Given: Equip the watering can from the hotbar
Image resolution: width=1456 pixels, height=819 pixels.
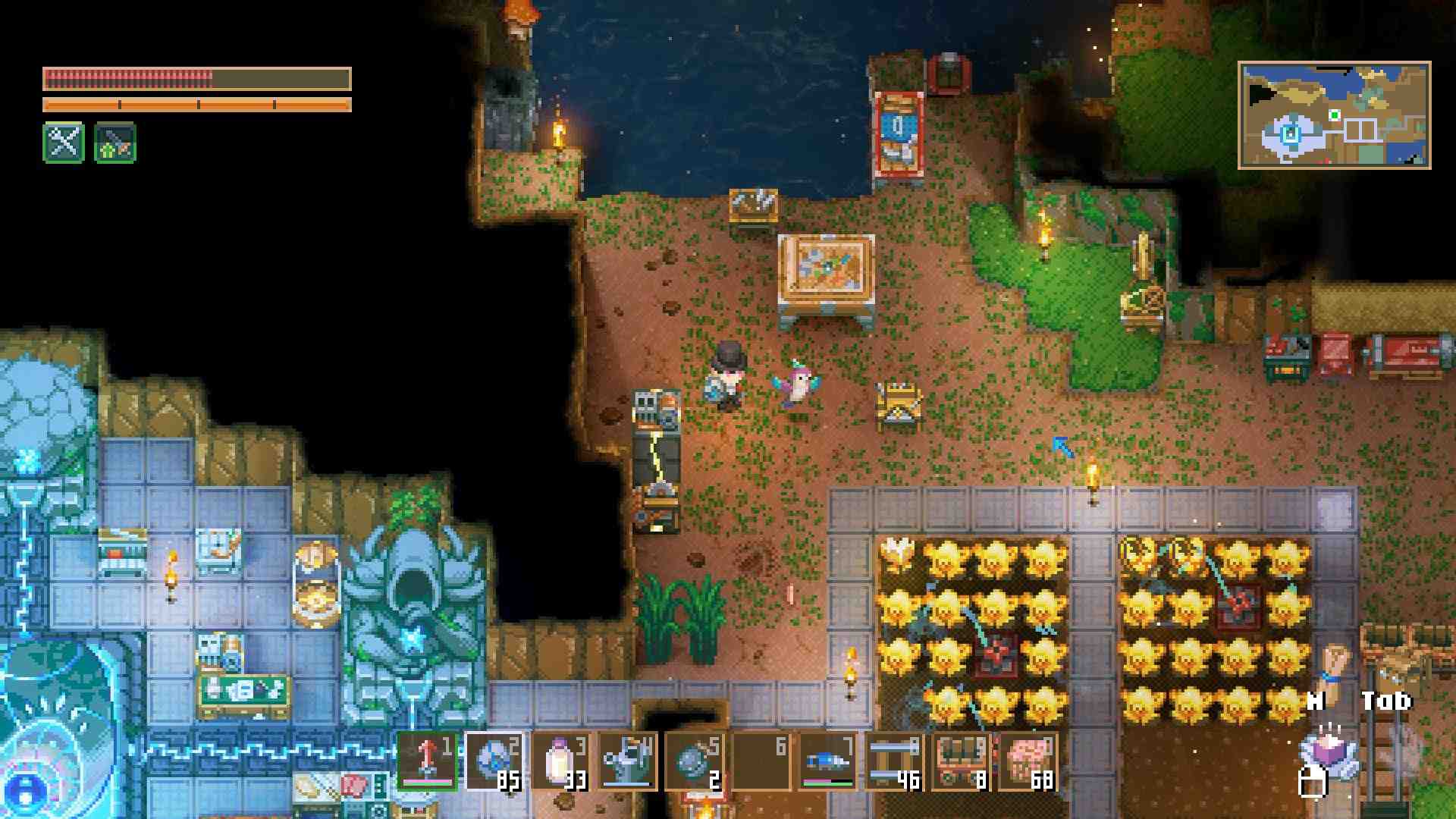Looking at the screenshot, I should coord(628,761).
